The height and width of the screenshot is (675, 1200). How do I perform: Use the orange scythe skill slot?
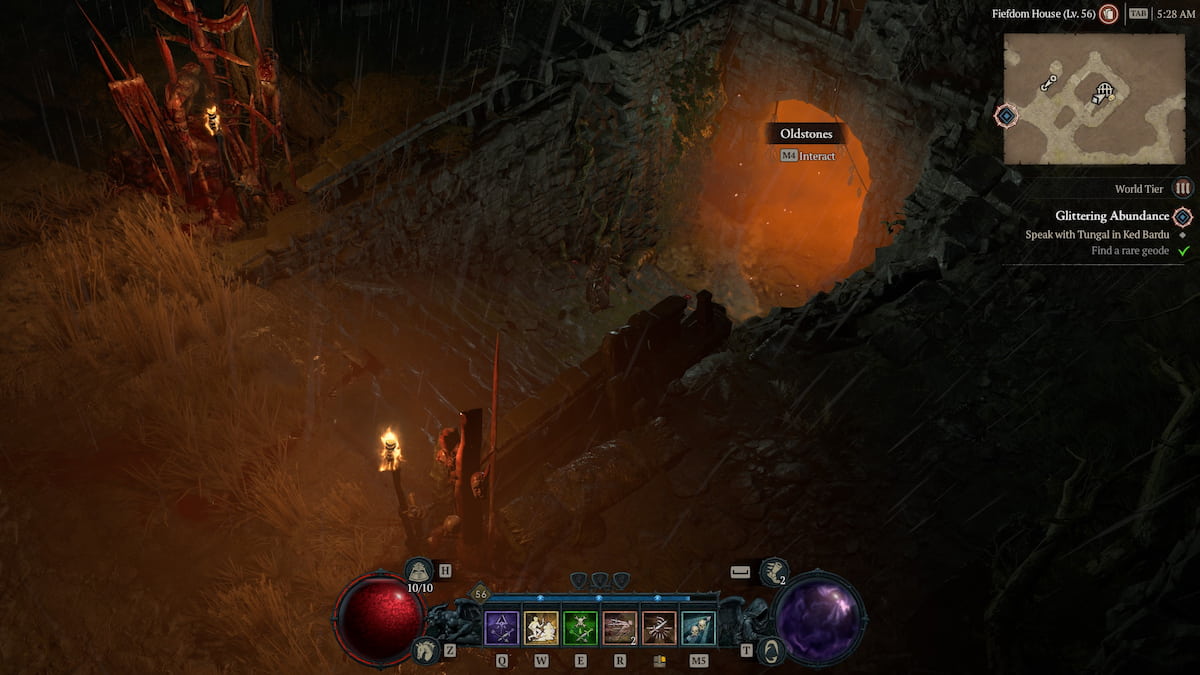[x=658, y=628]
